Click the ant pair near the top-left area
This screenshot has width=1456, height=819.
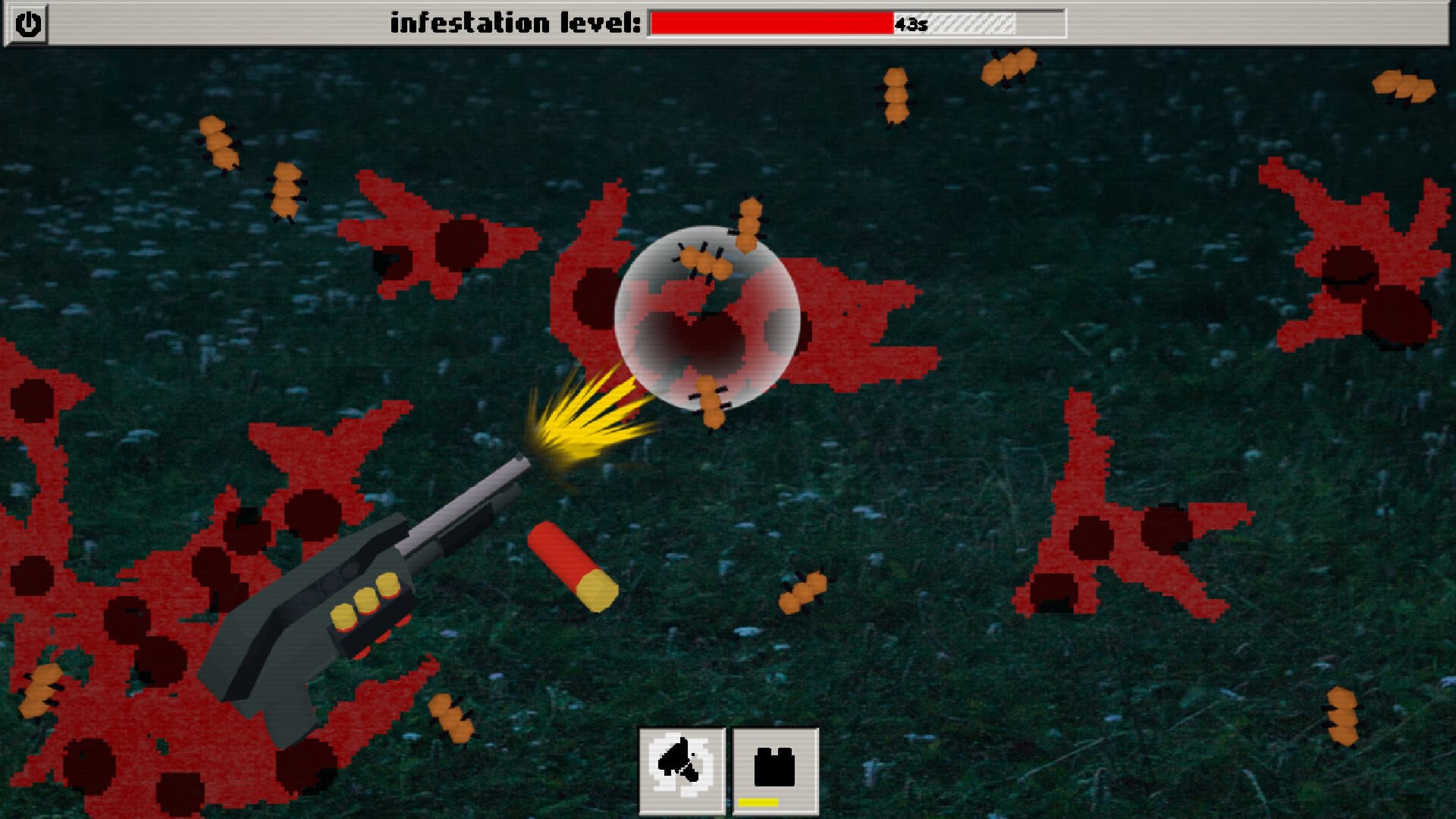coord(218,144)
